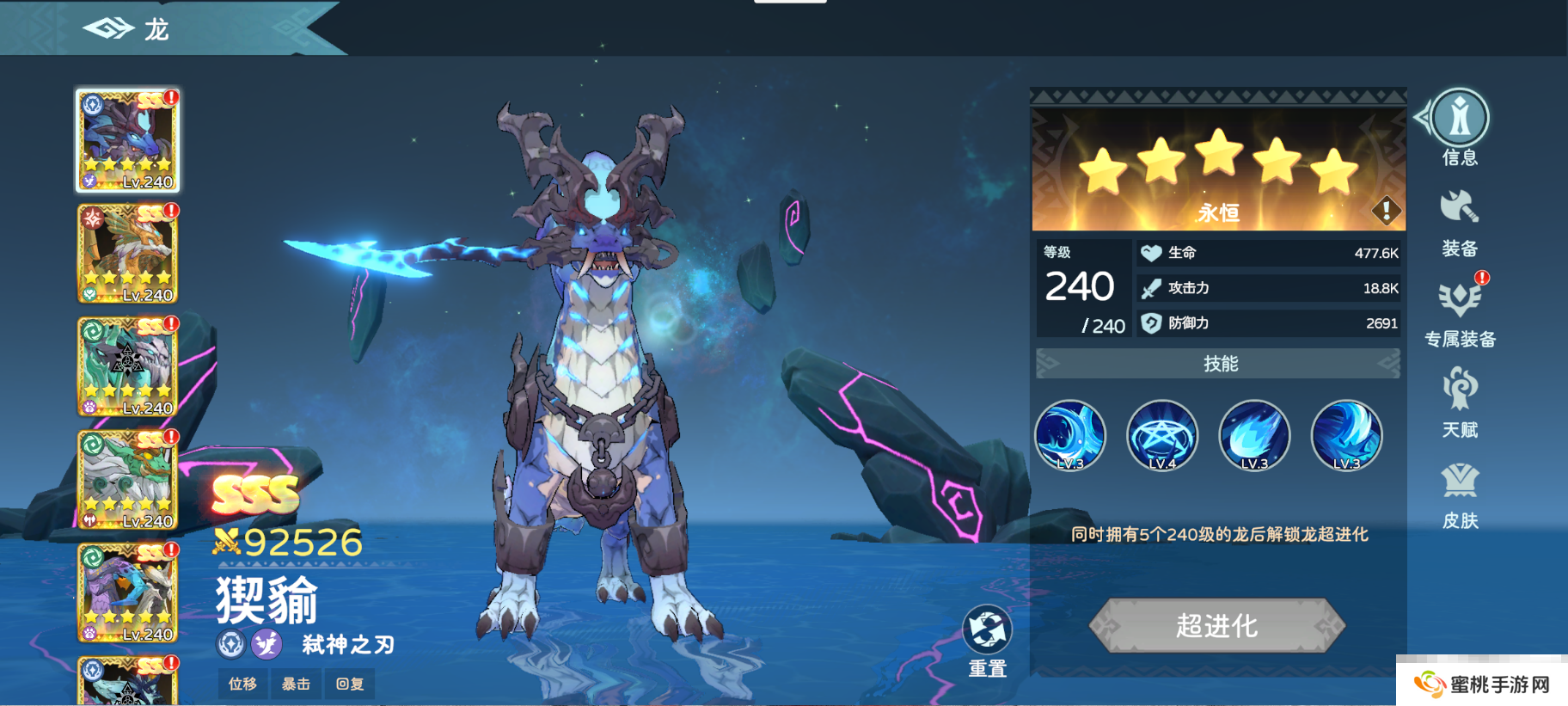Screen dimensions: 1568x706
Task: Tap the 暴击 critical trait tag
Action: tap(296, 684)
